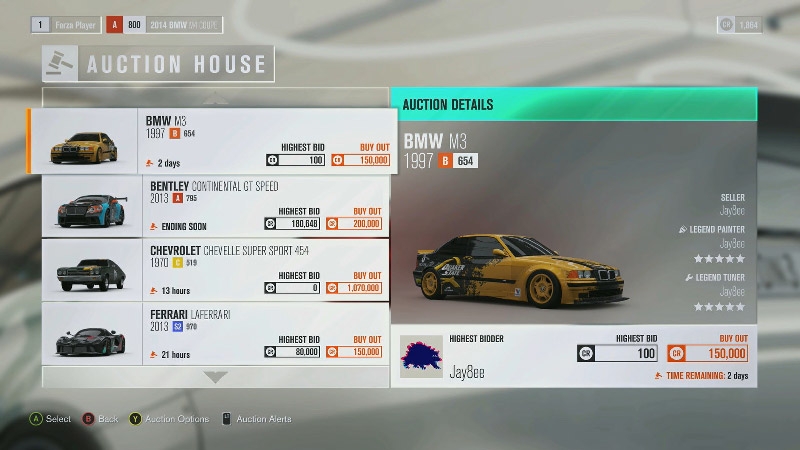Click the Chevelle's 1,070,000 buy out price
800x450 pixels.
pyautogui.click(x=361, y=288)
